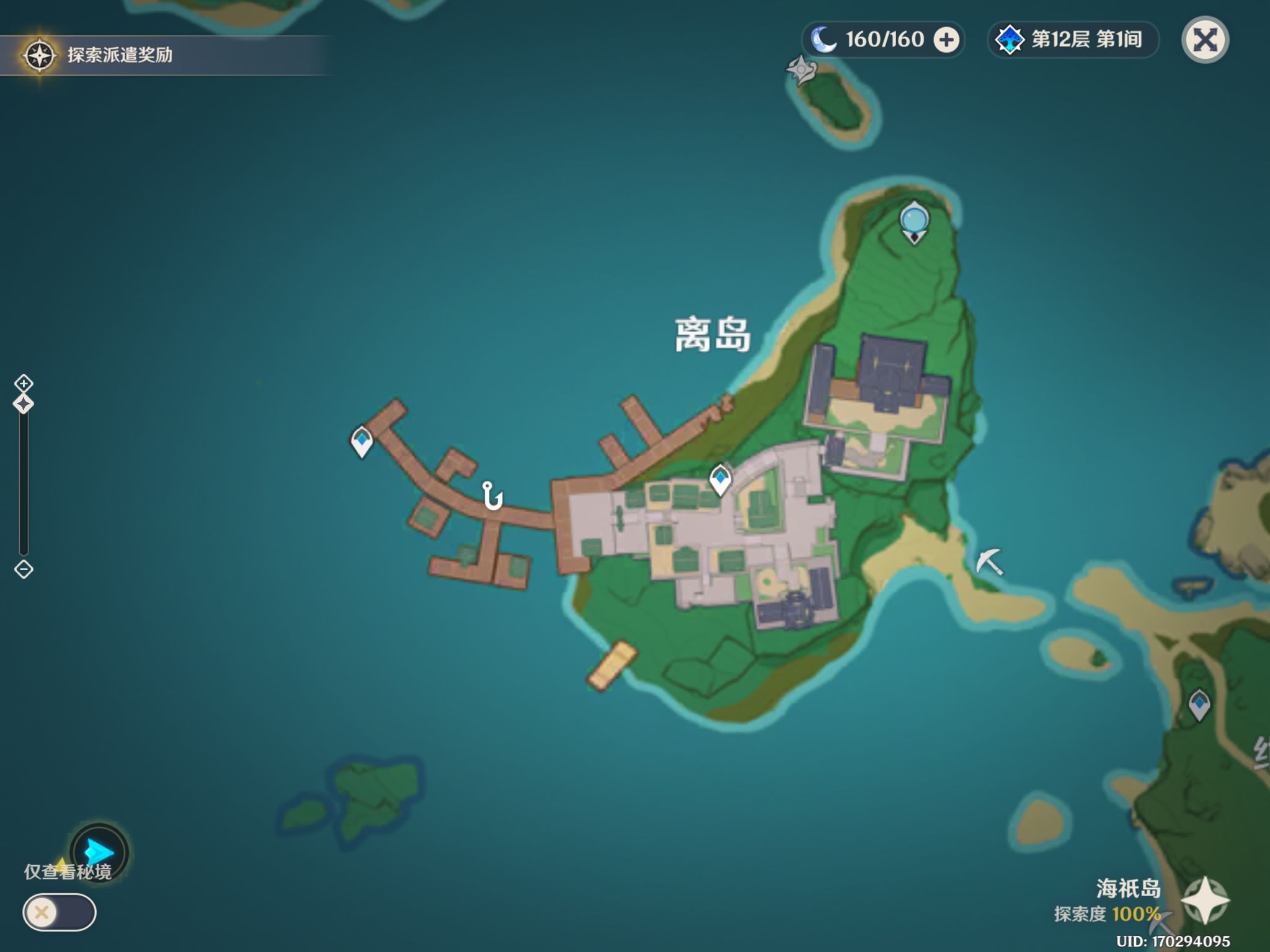Zoom in the map with plus button

24,383
